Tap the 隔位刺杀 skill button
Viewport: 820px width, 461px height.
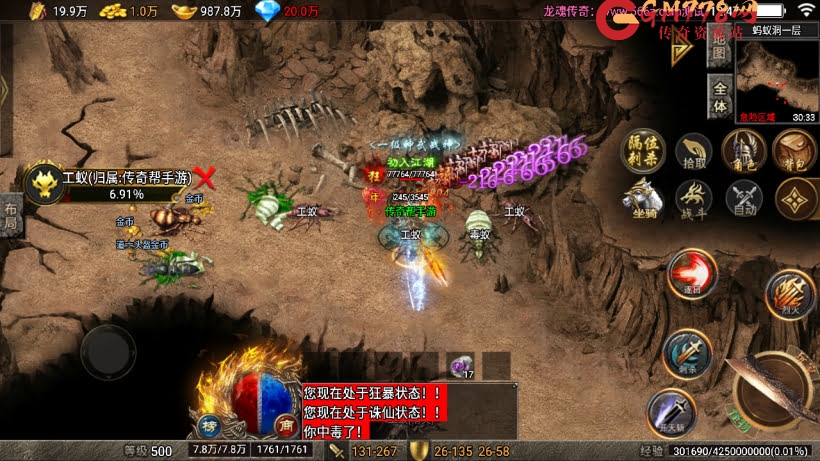(642, 149)
